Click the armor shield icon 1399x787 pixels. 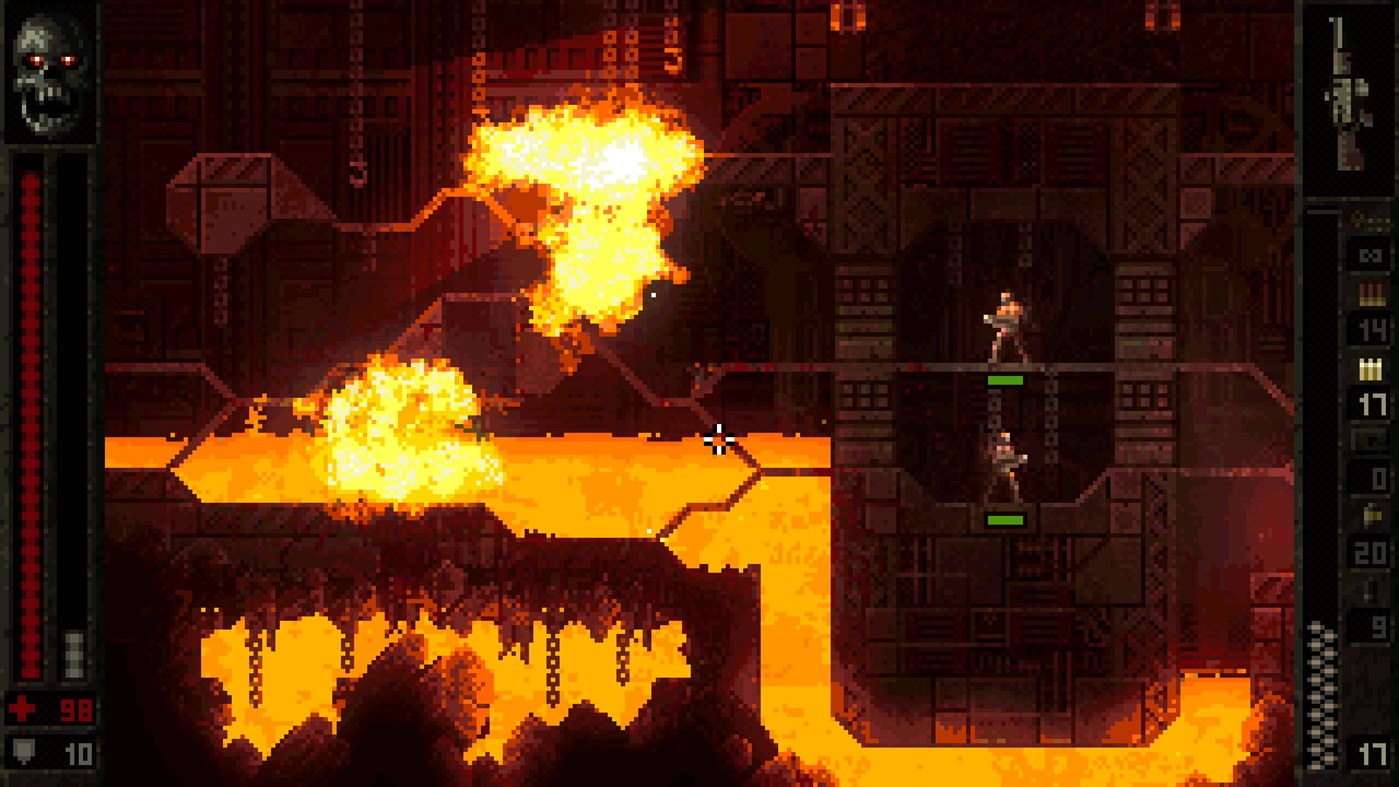click(x=22, y=750)
